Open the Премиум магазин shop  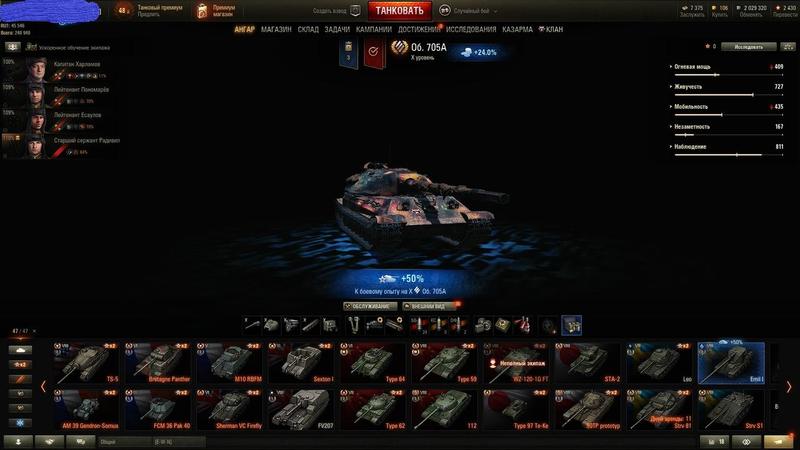(216, 11)
